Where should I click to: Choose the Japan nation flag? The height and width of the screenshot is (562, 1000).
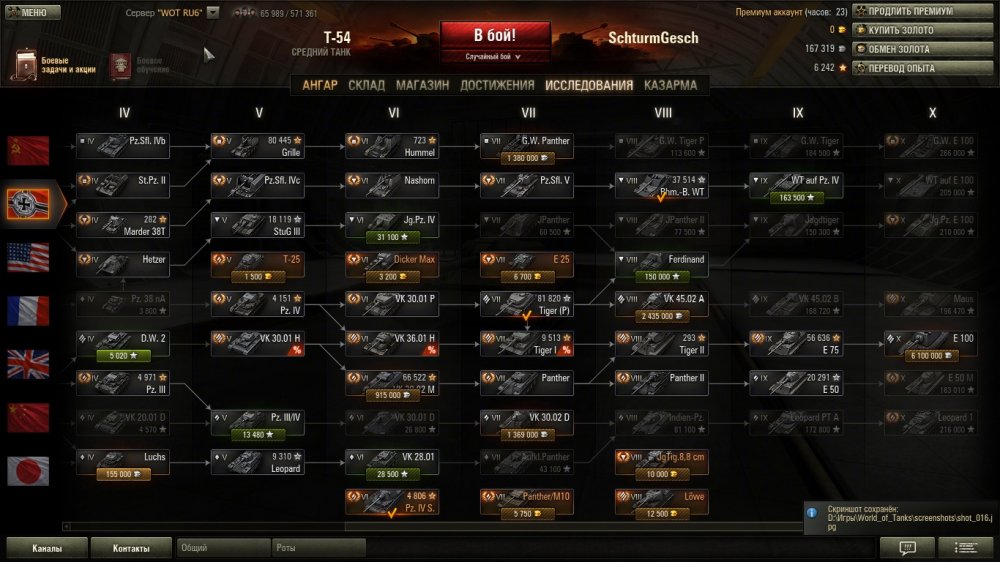click(28, 470)
